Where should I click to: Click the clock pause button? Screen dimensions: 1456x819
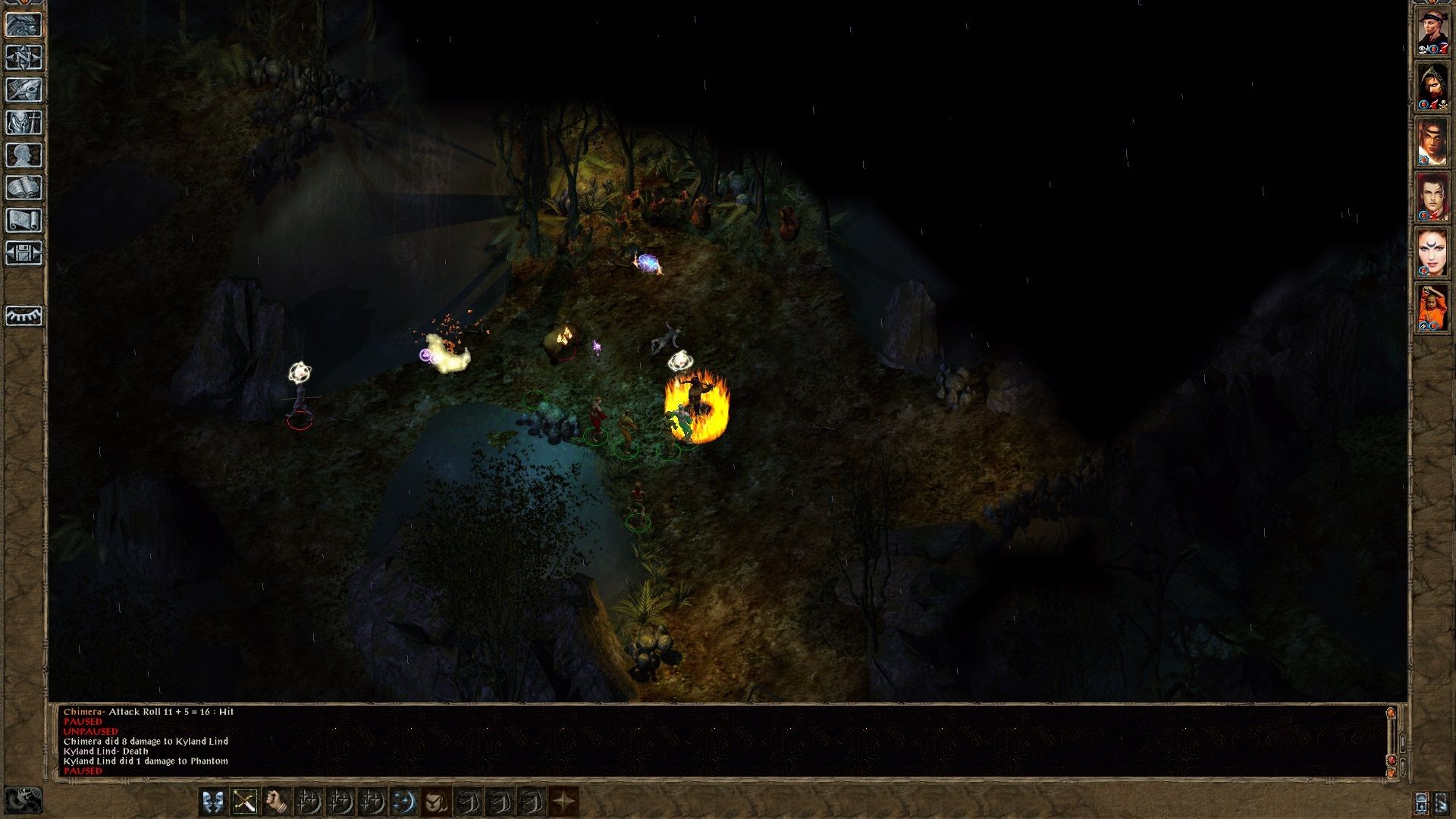tap(23, 800)
